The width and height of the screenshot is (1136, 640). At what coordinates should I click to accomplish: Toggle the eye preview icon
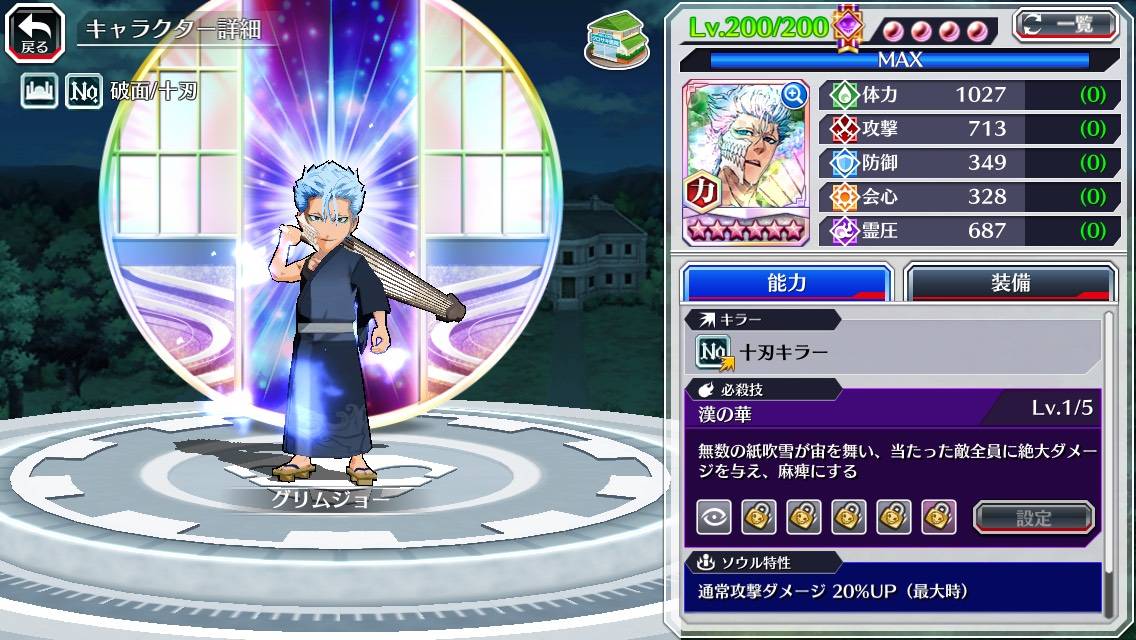714,517
